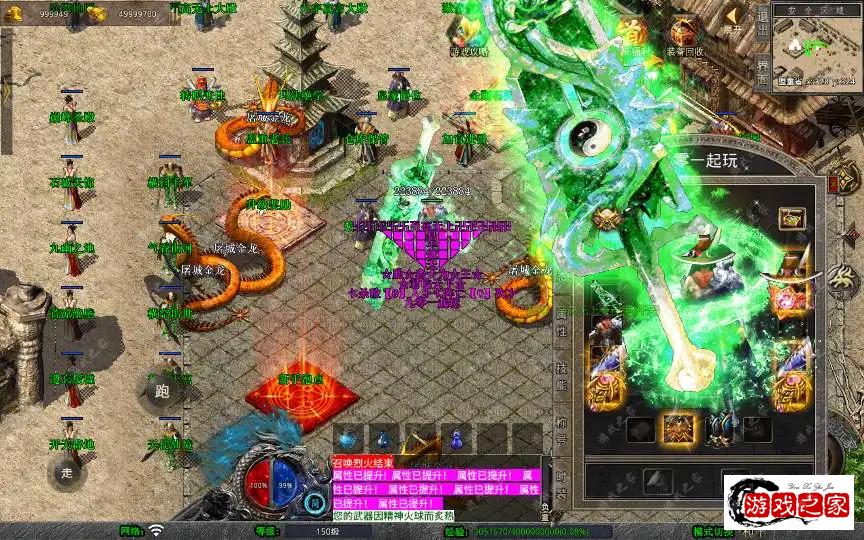This screenshot has width=864, height=540.
Task: Collapse the menu with the 展开 arrow
Action: [x=736, y=16]
